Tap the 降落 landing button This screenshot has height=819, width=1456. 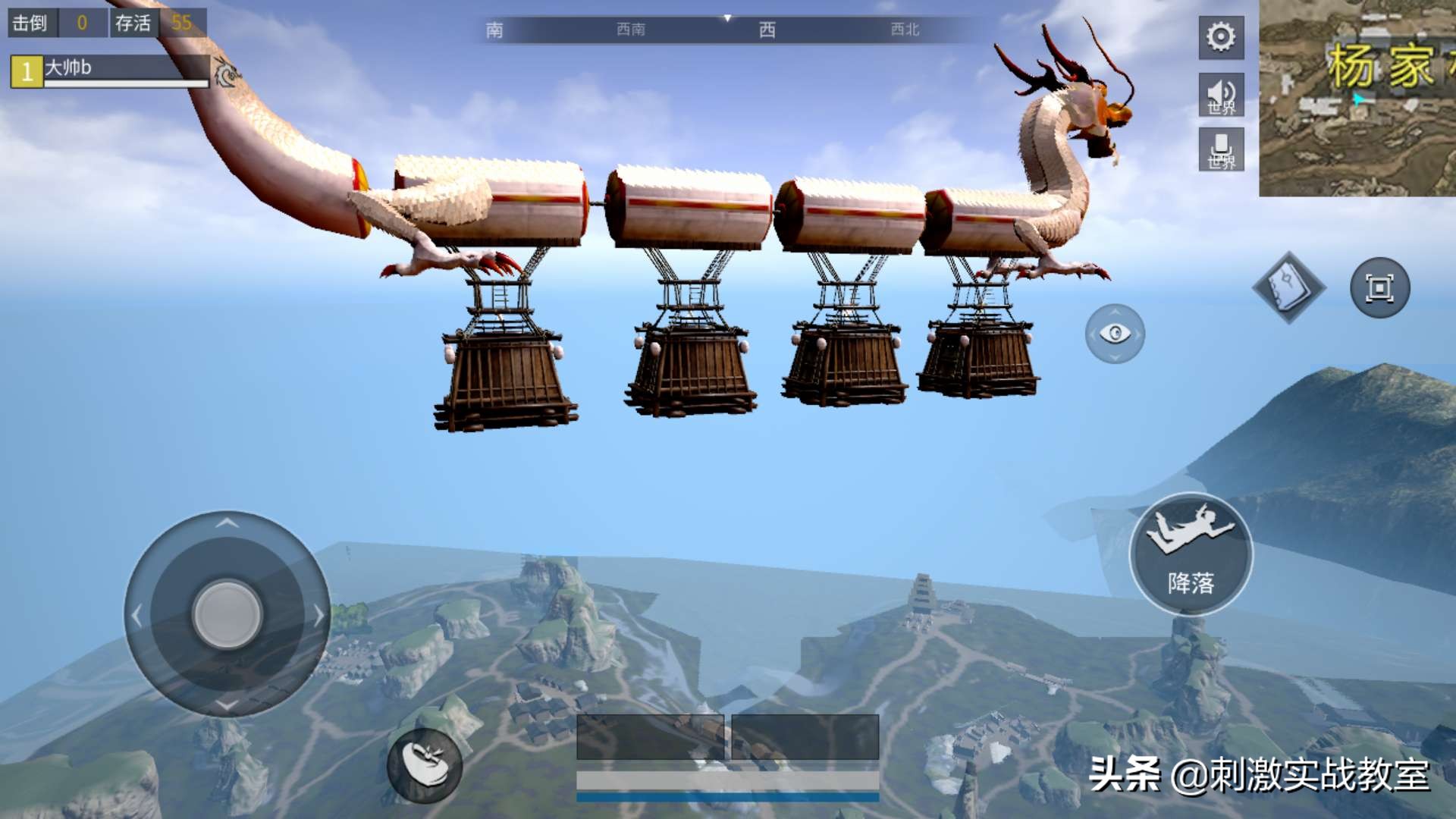tap(1191, 554)
